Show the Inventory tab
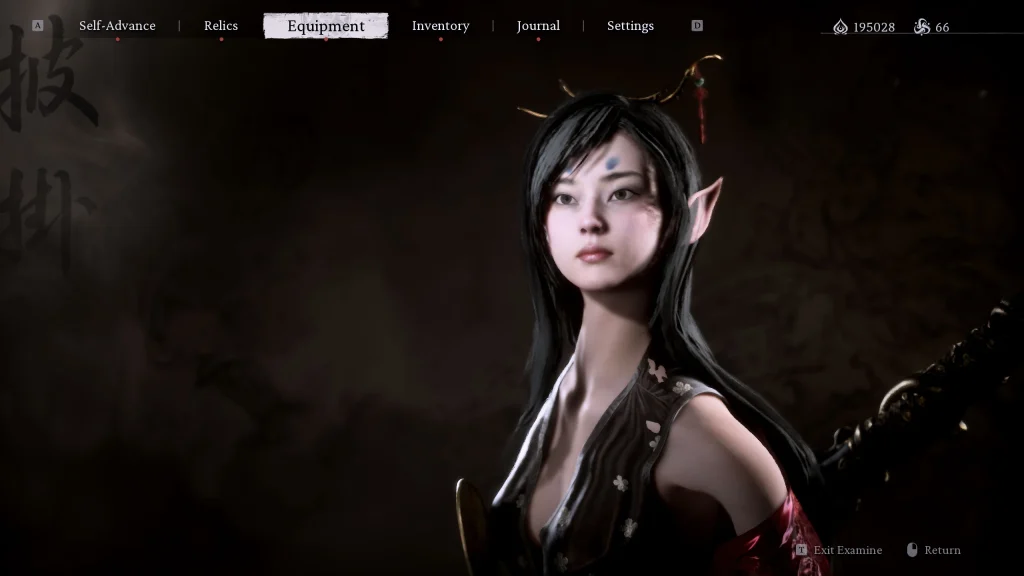This screenshot has width=1024, height=576. [440, 26]
